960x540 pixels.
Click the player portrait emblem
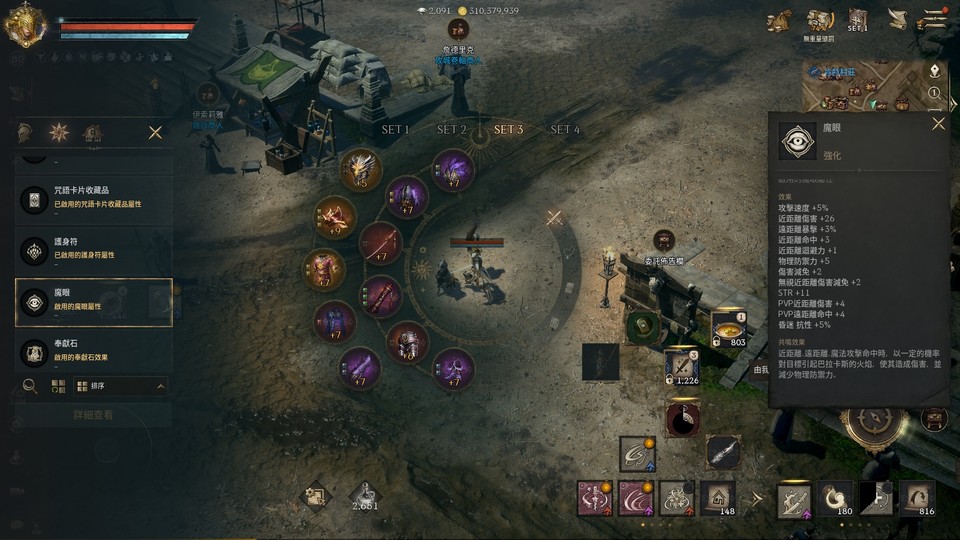tap(23, 25)
